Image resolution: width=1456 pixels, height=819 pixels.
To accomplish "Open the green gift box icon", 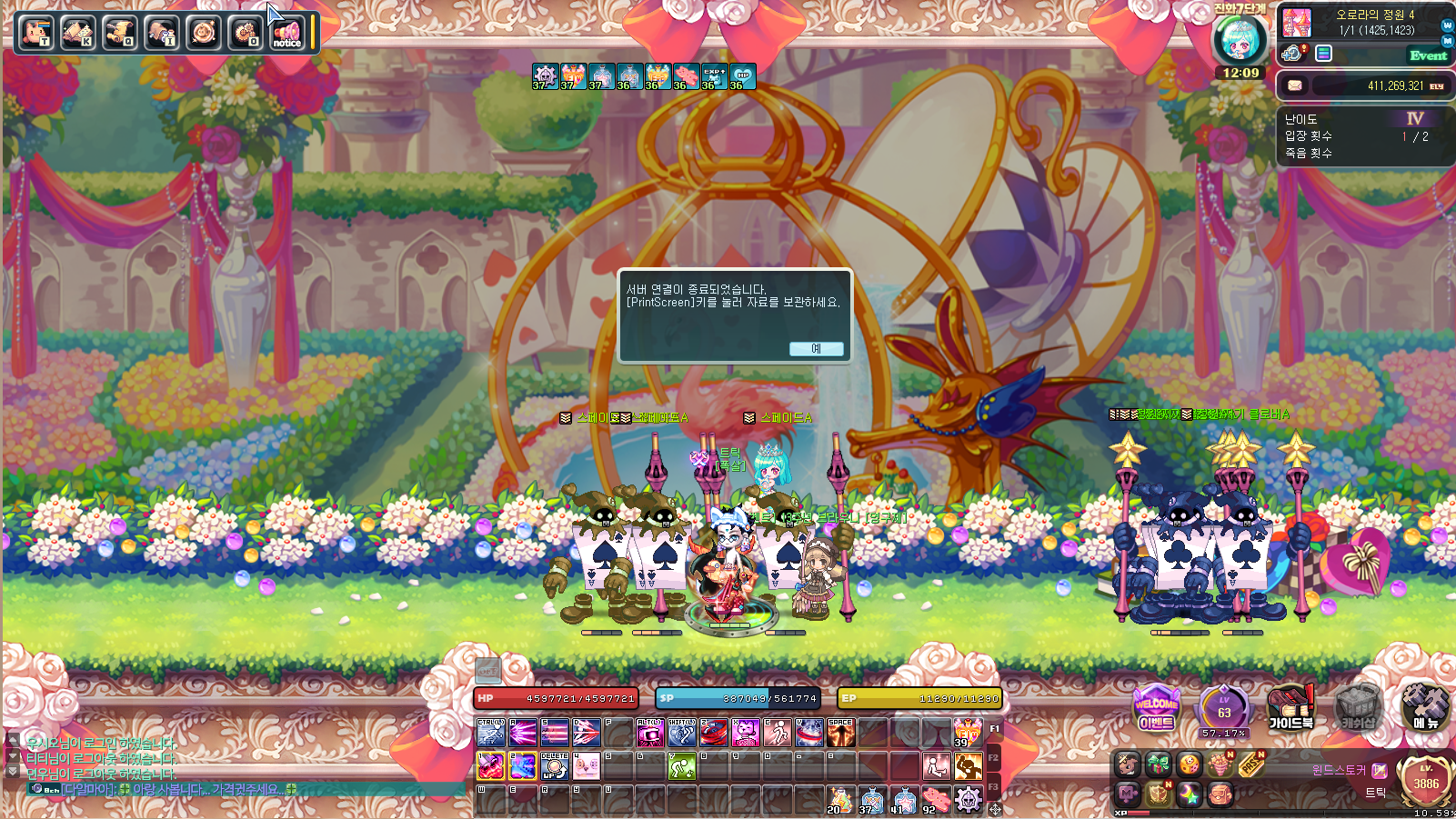I will pyautogui.click(x=1158, y=764).
